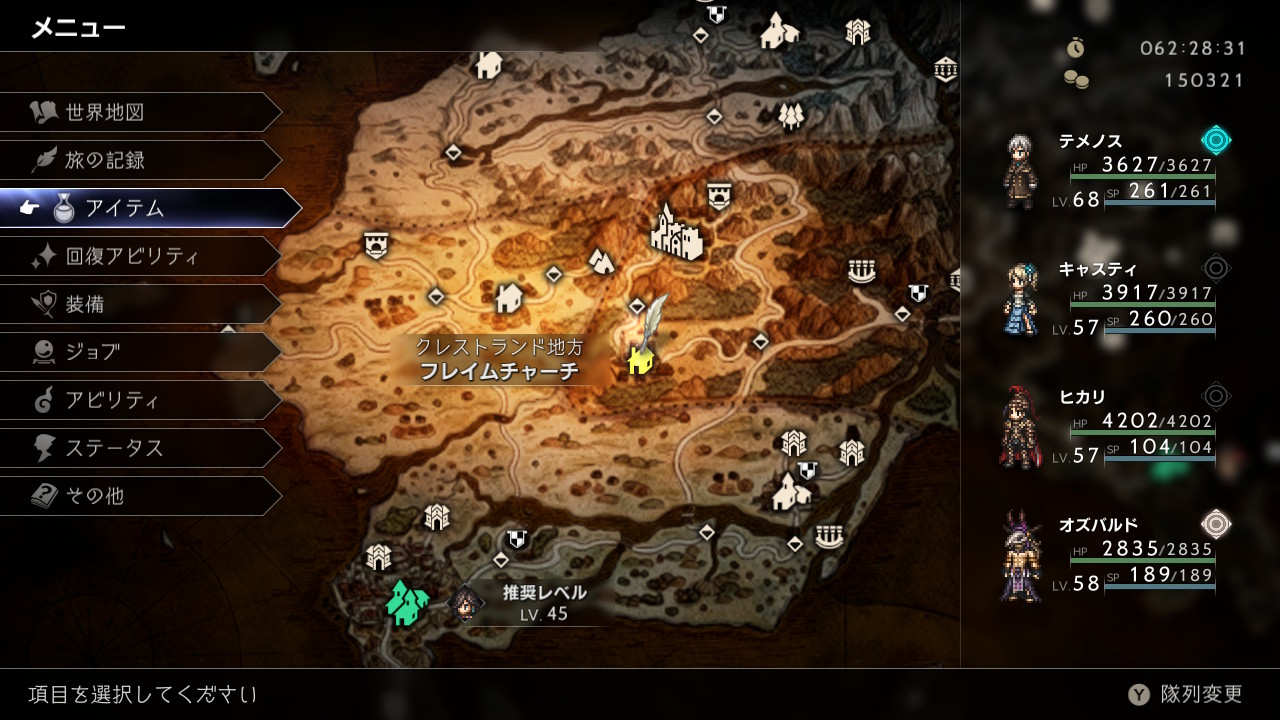
Task: Select party member テメノス
Action: [1110, 172]
